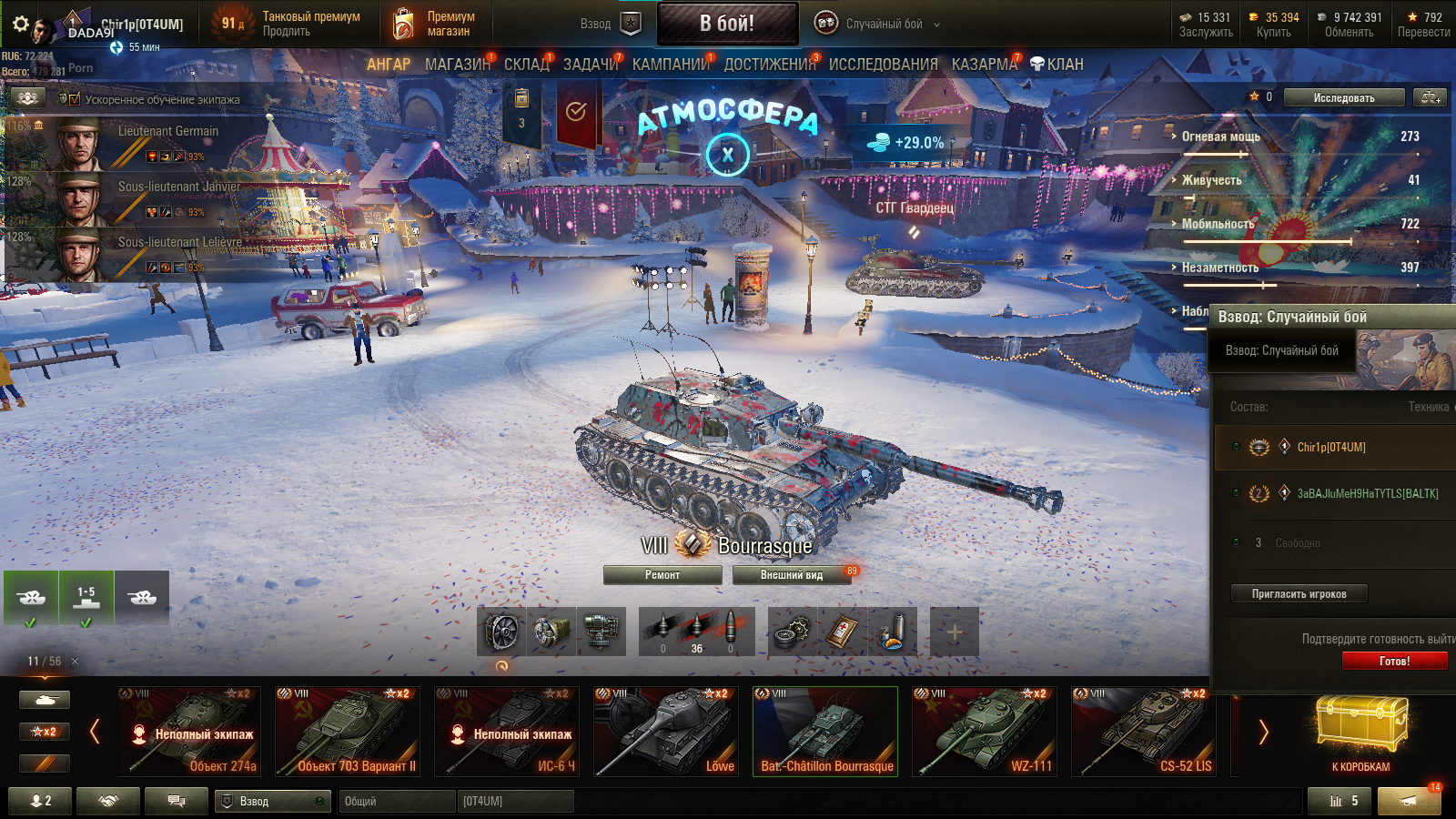Open the КЛАН section
This screenshot has width=1456, height=819.
(x=1057, y=65)
